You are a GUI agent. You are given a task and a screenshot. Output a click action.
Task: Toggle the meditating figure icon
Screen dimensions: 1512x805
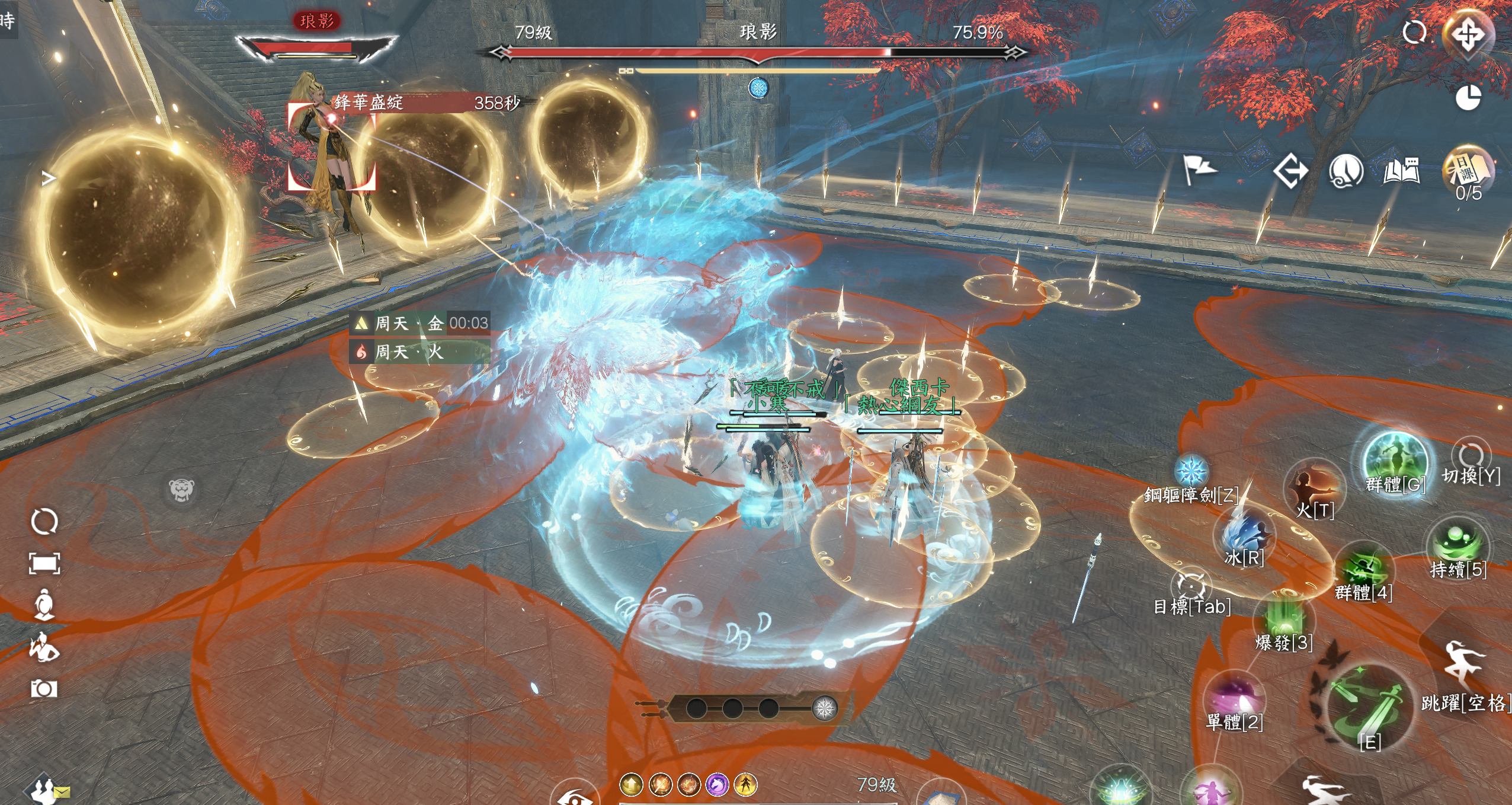[x=44, y=605]
